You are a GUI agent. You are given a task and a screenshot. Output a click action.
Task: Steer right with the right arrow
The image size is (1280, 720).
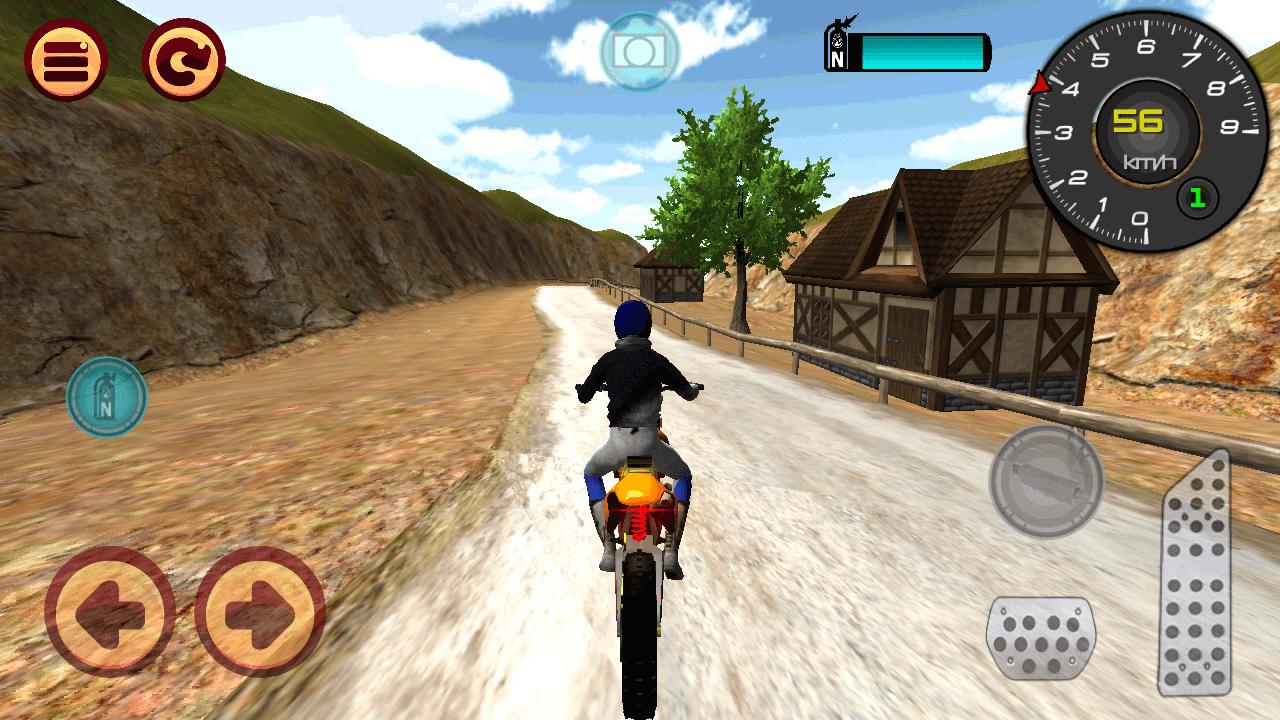point(260,611)
